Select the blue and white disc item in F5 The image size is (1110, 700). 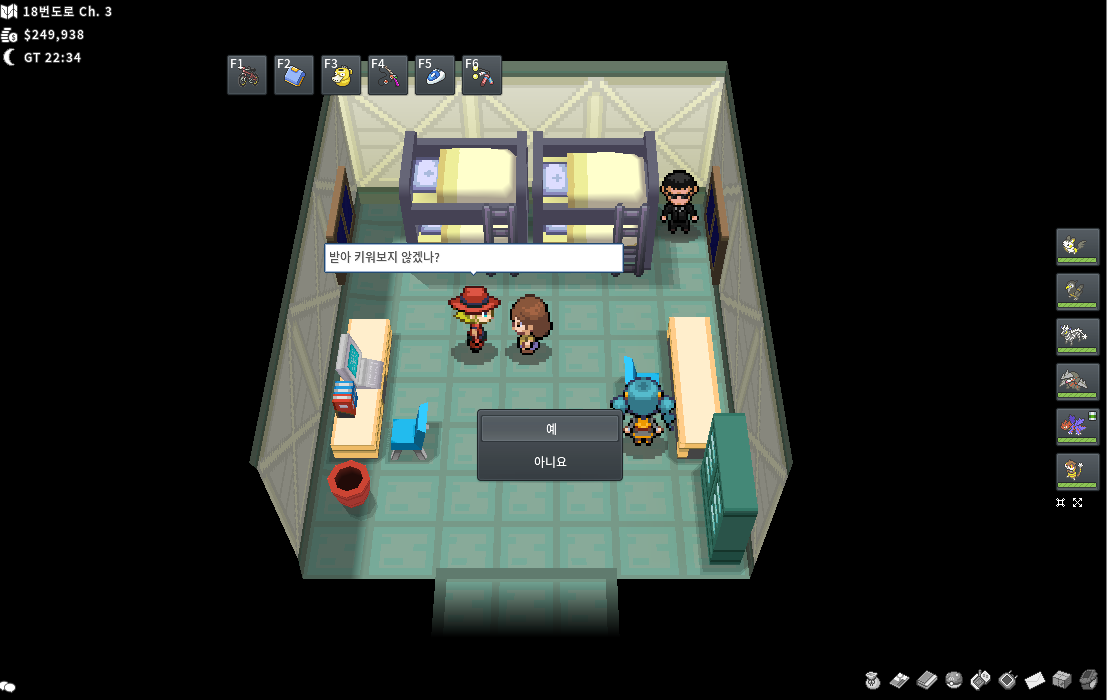tap(435, 75)
